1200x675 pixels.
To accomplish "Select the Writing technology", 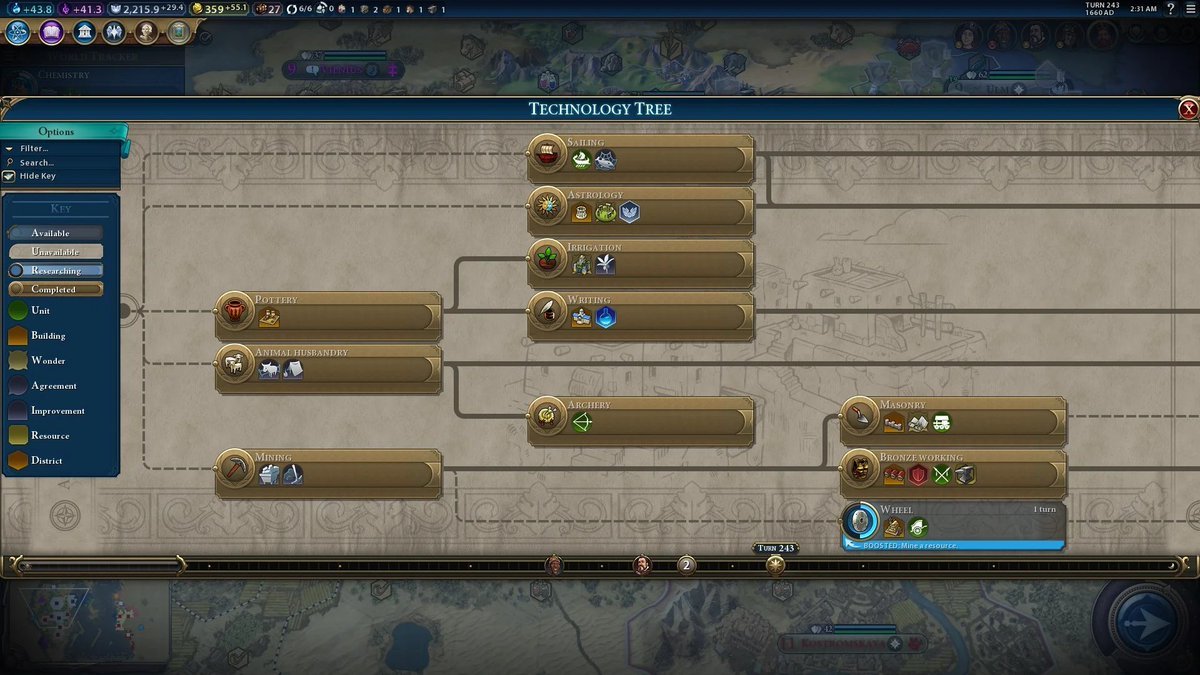I will 640,316.
